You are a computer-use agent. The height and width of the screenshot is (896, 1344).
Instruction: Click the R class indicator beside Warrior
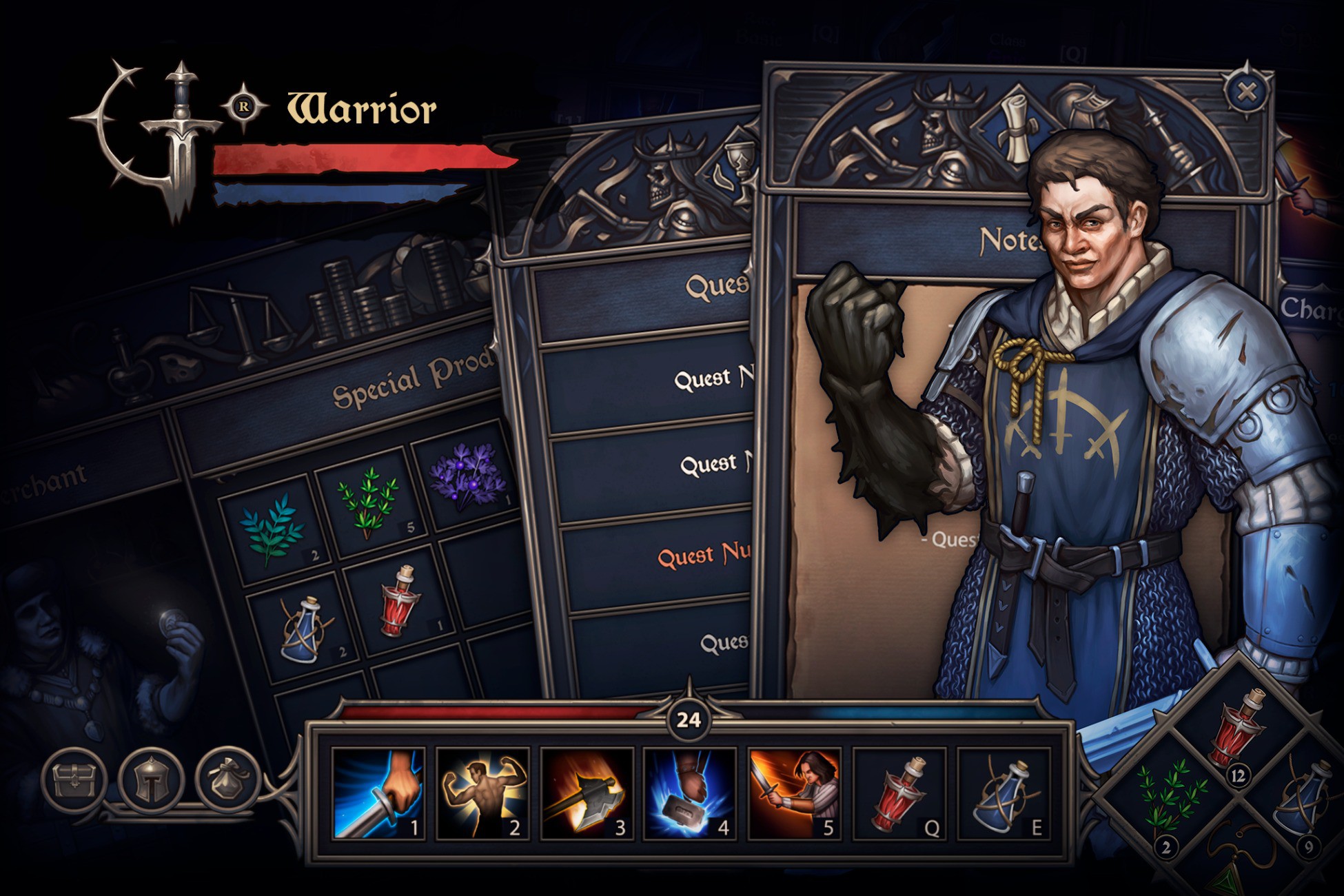point(245,108)
